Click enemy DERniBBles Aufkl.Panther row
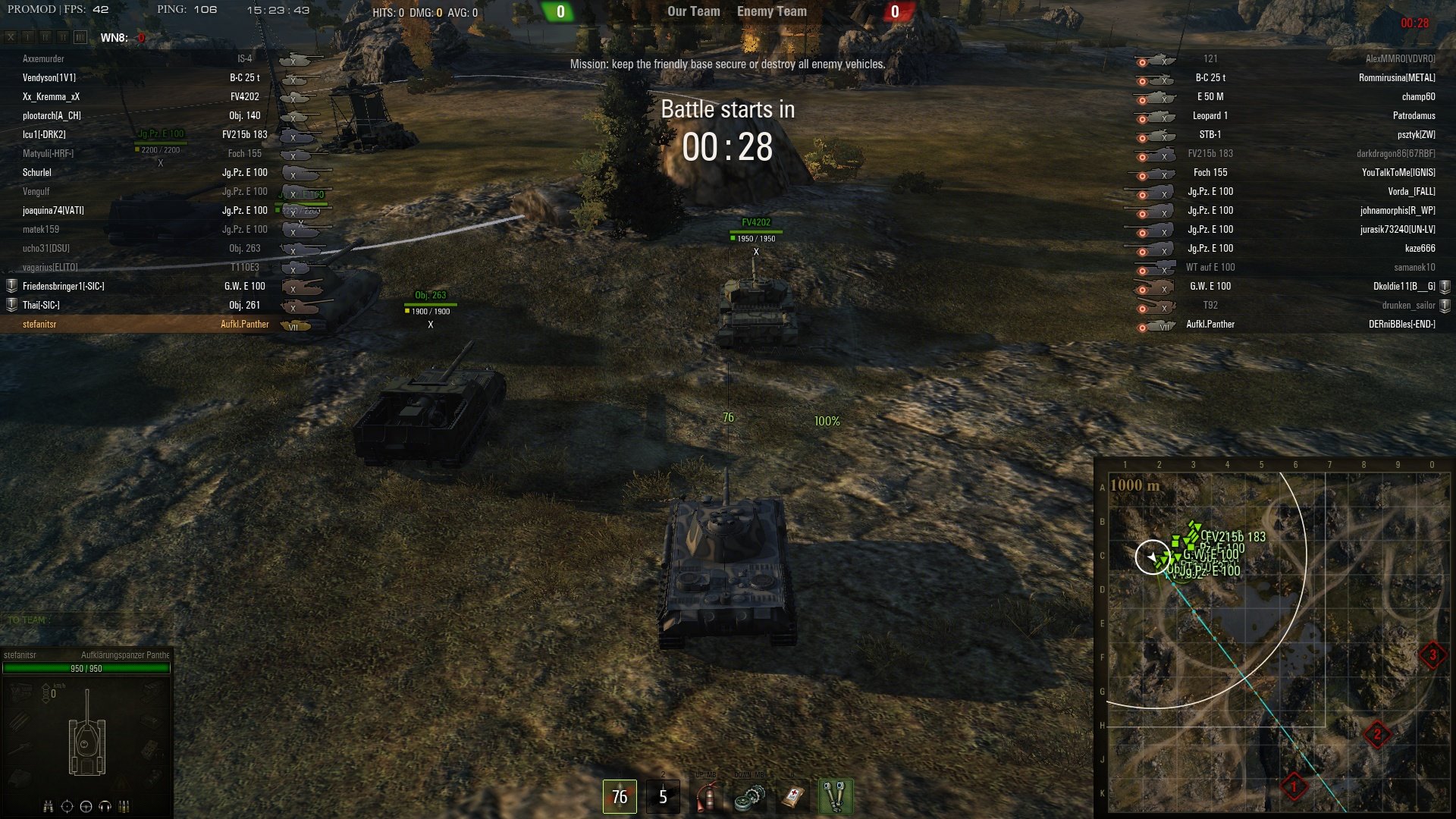 click(1289, 325)
